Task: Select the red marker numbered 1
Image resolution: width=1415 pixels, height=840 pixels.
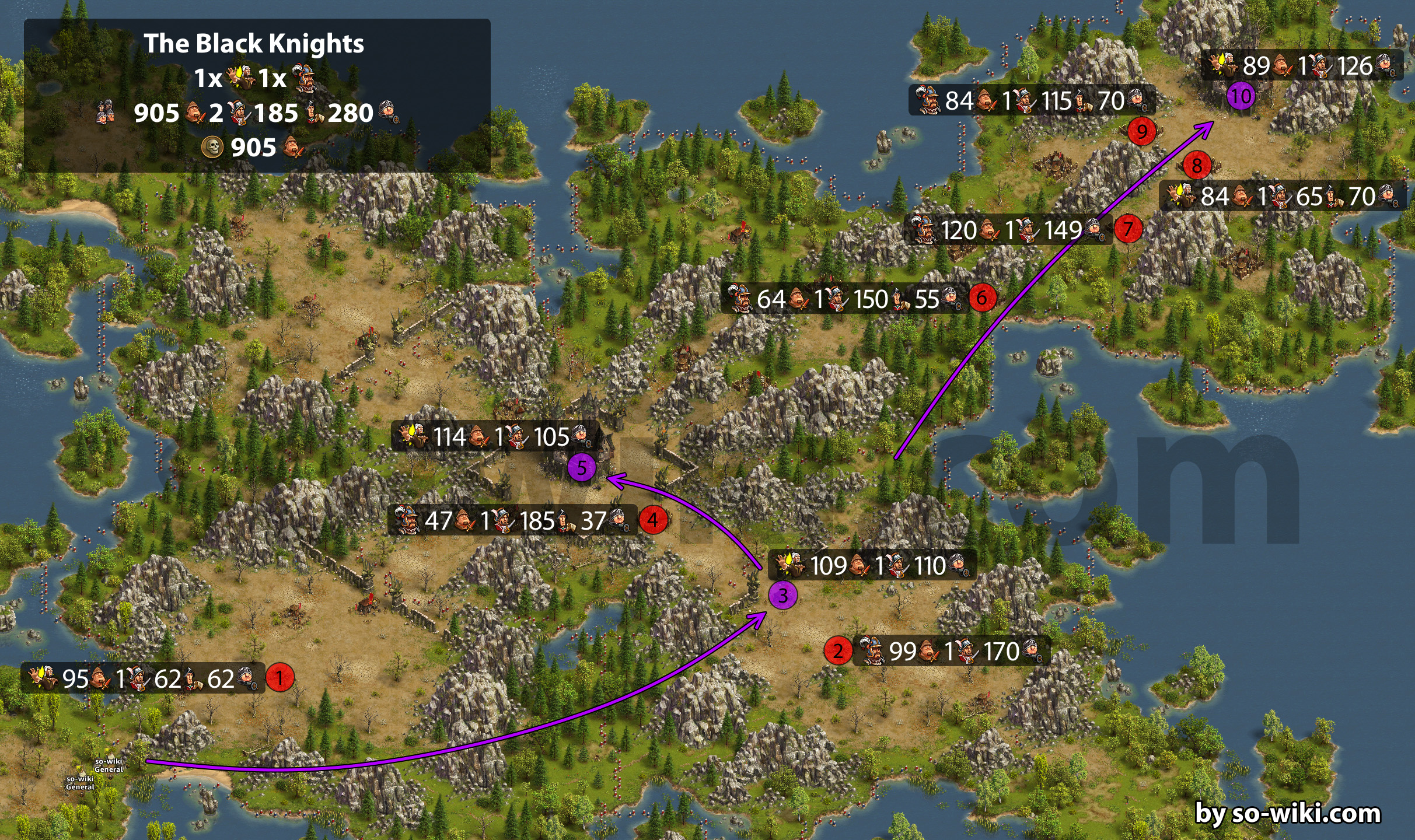Action: (x=279, y=678)
